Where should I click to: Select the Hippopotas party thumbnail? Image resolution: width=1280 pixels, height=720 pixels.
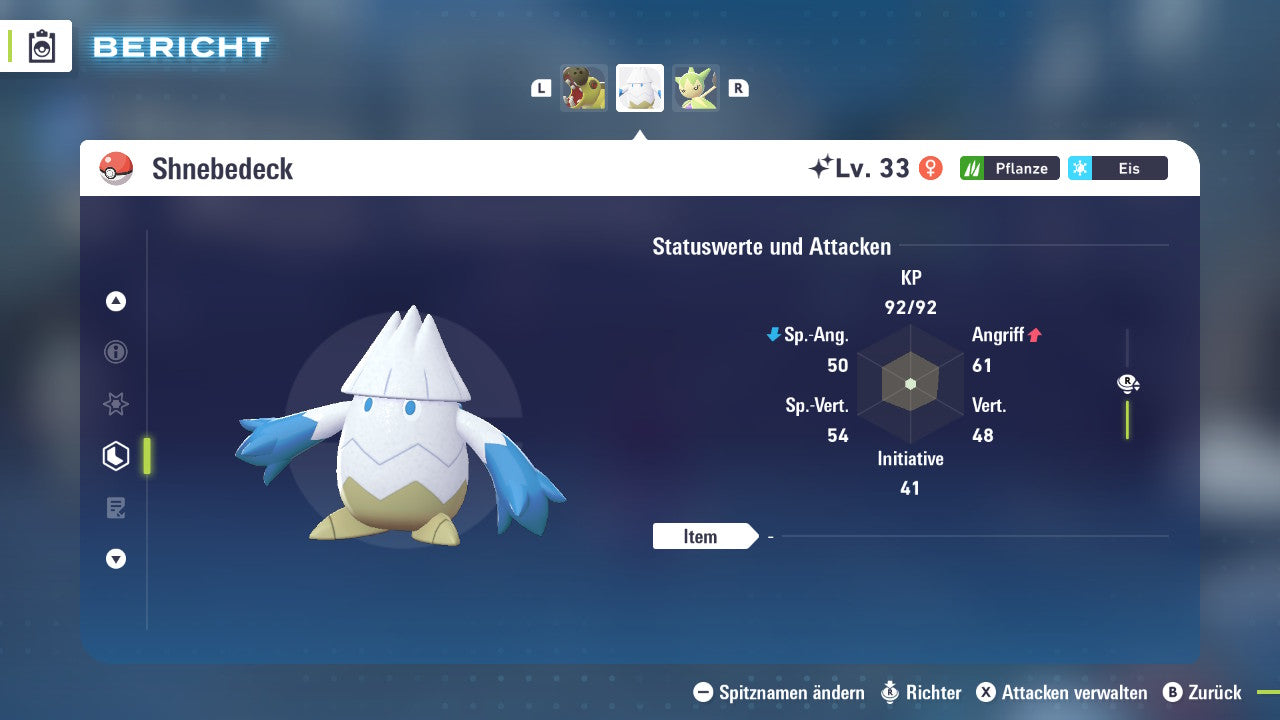point(584,88)
